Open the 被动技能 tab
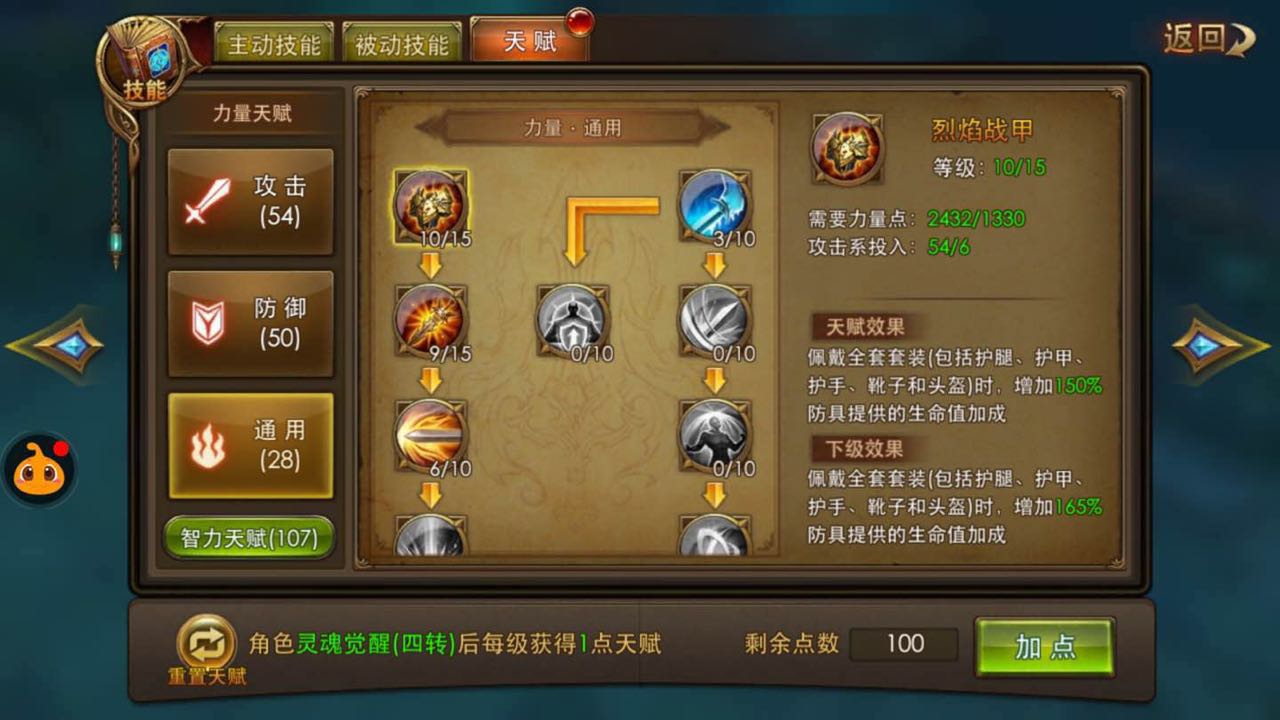This screenshot has height=720, width=1280. (x=402, y=40)
